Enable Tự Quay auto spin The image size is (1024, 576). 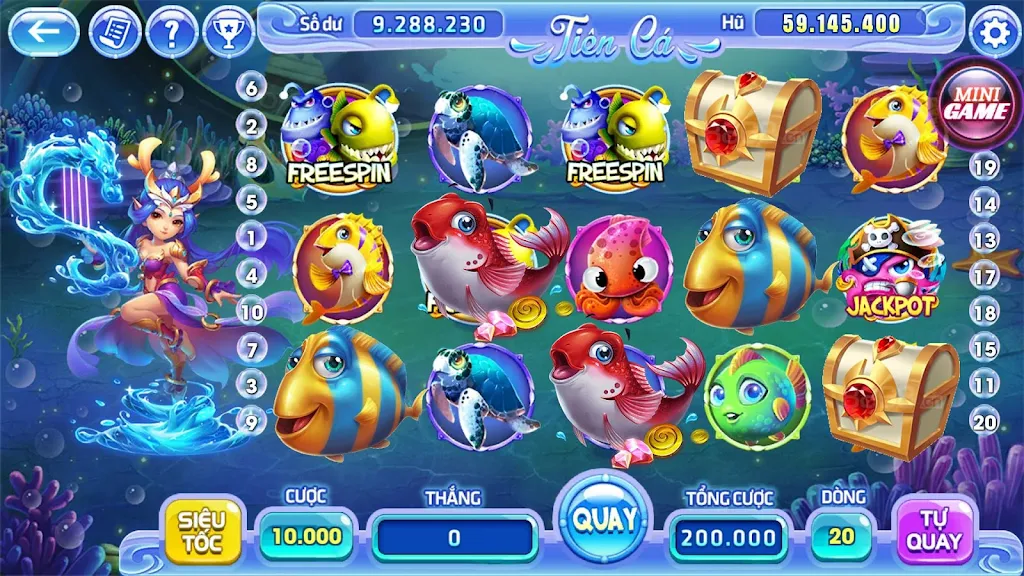tap(934, 531)
